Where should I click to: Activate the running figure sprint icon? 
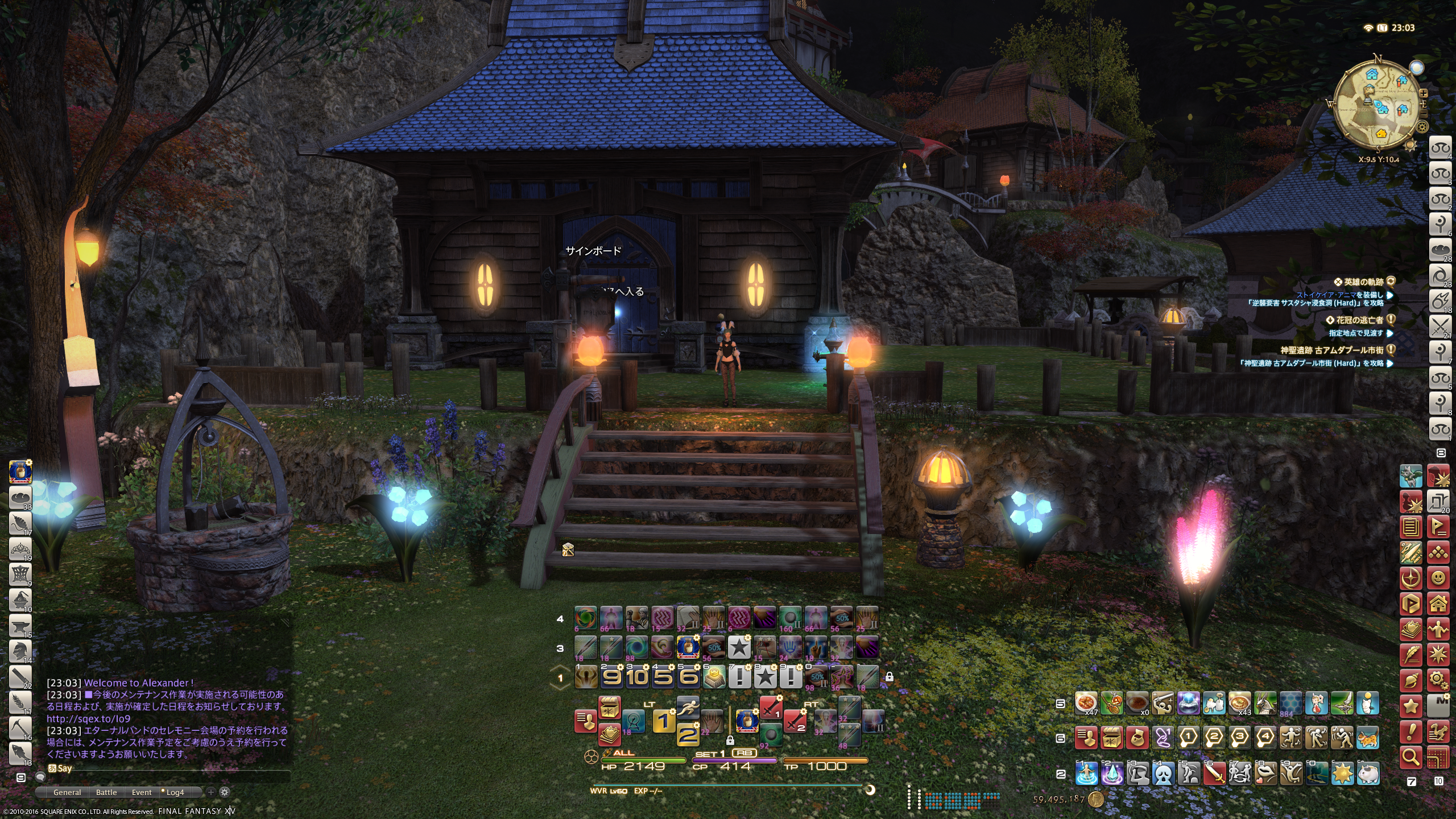[x=688, y=707]
